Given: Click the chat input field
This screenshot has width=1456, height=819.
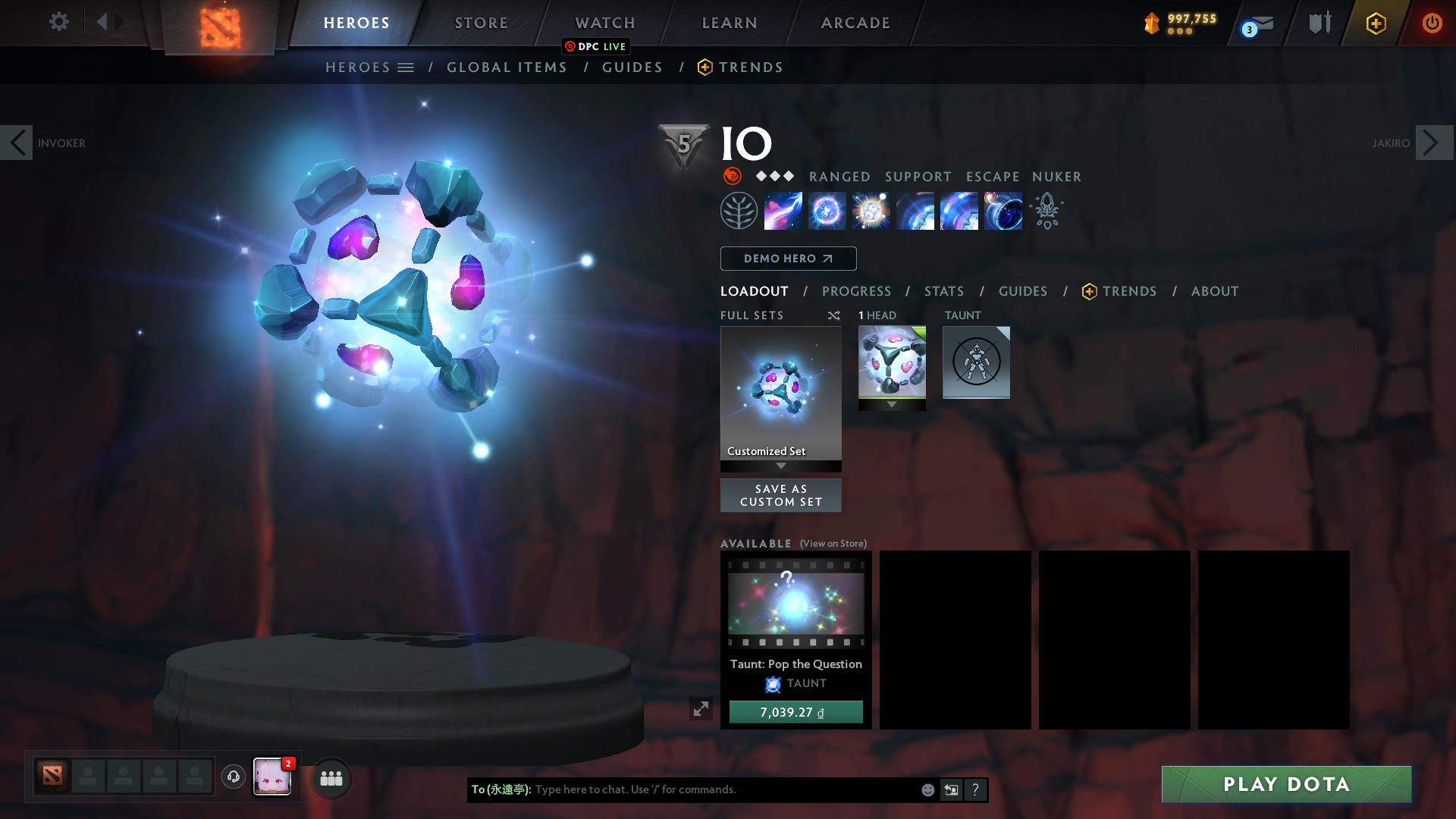Looking at the screenshot, I should (x=720, y=789).
